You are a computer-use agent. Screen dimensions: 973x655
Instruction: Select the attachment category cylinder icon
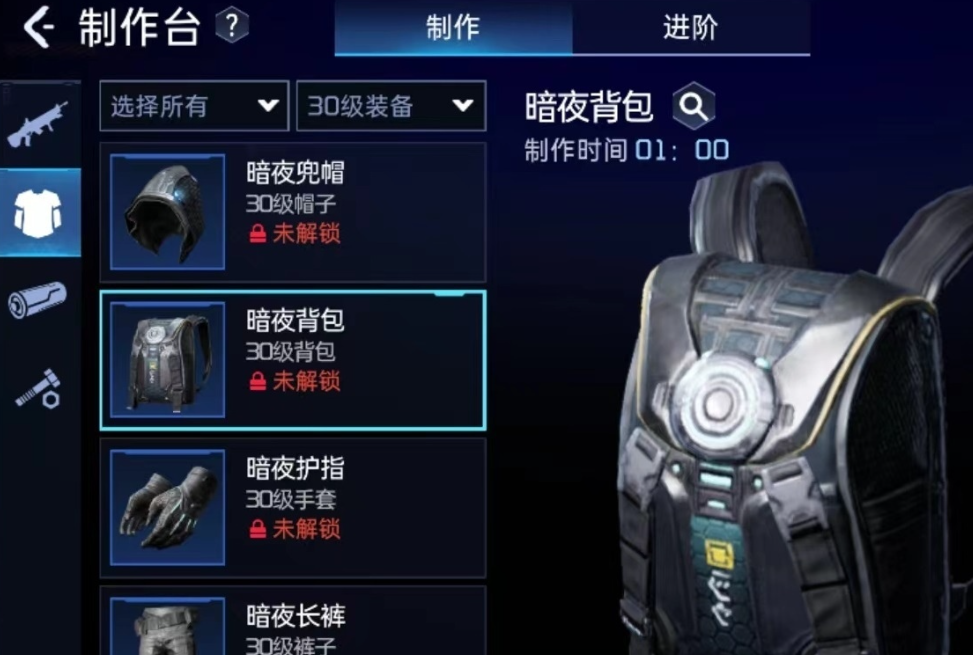coord(38,299)
